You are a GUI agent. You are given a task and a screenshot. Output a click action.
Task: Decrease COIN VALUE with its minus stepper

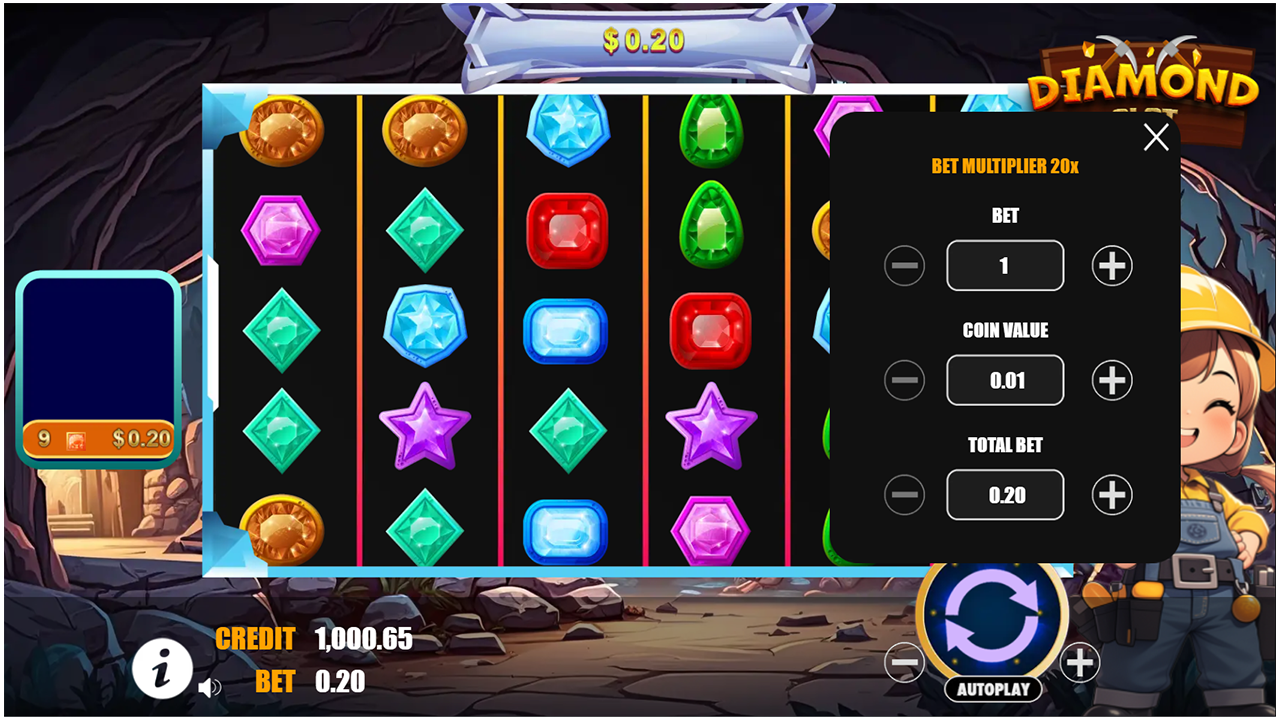[x=904, y=380]
